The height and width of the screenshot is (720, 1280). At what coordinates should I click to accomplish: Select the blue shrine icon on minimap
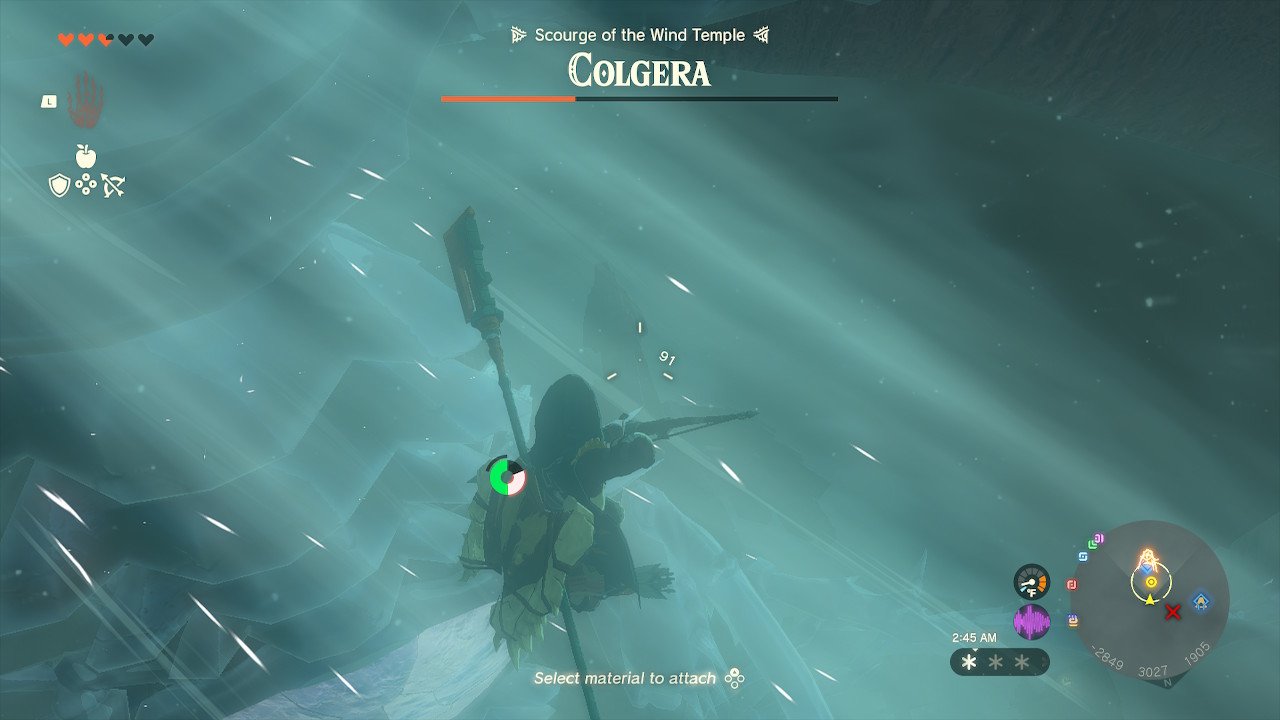click(x=1200, y=601)
